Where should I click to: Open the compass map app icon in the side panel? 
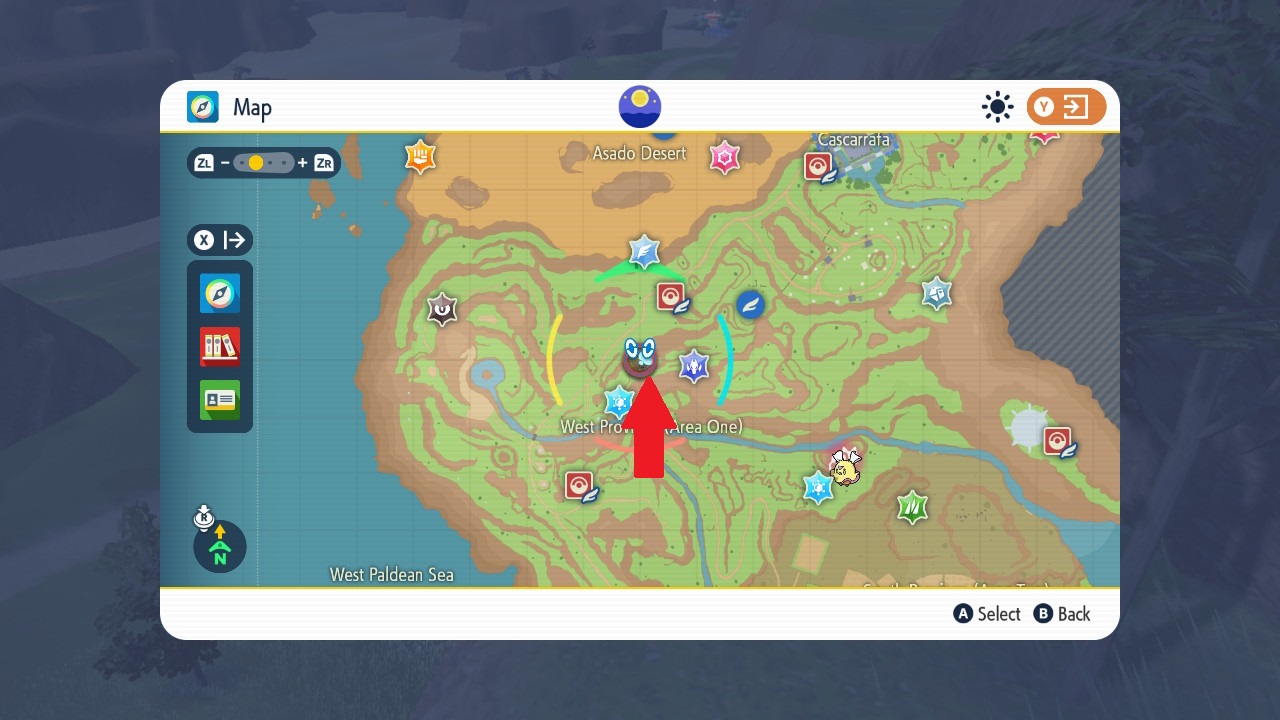click(x=220, y=293)
